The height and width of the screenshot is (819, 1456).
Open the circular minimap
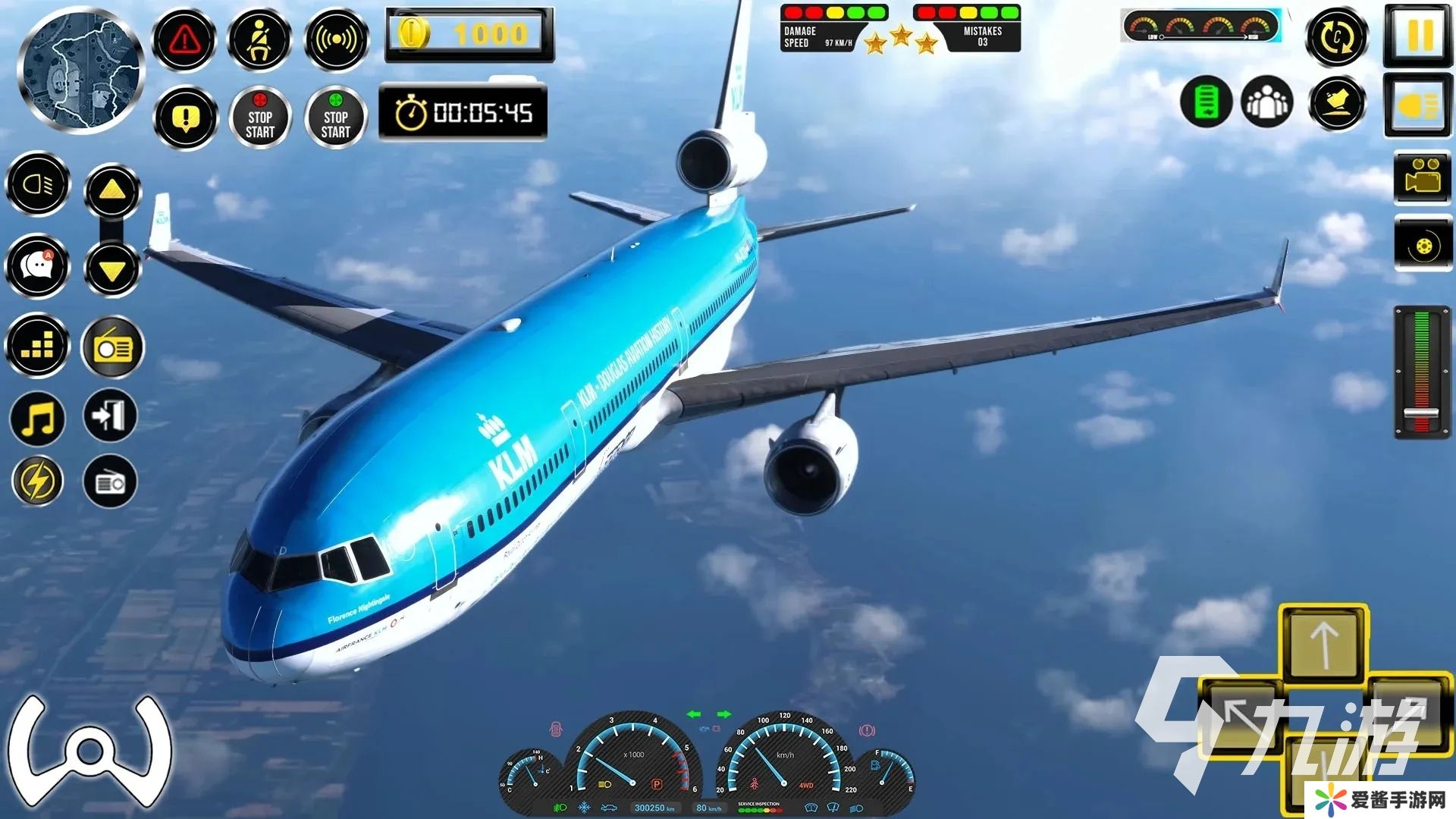pyautogui.click(x=81, y=72)
